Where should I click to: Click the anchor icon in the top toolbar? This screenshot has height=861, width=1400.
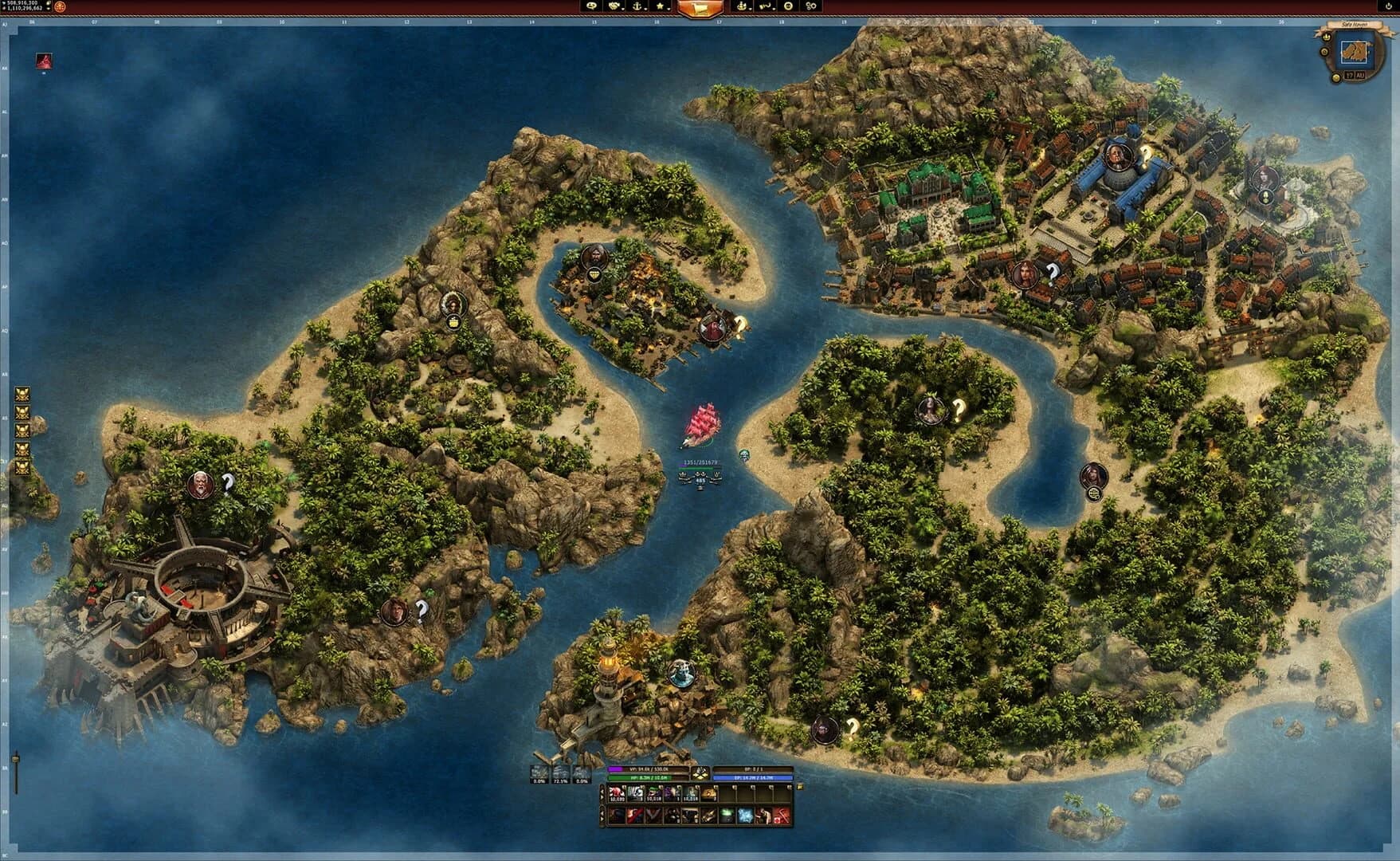click(637, 7)
